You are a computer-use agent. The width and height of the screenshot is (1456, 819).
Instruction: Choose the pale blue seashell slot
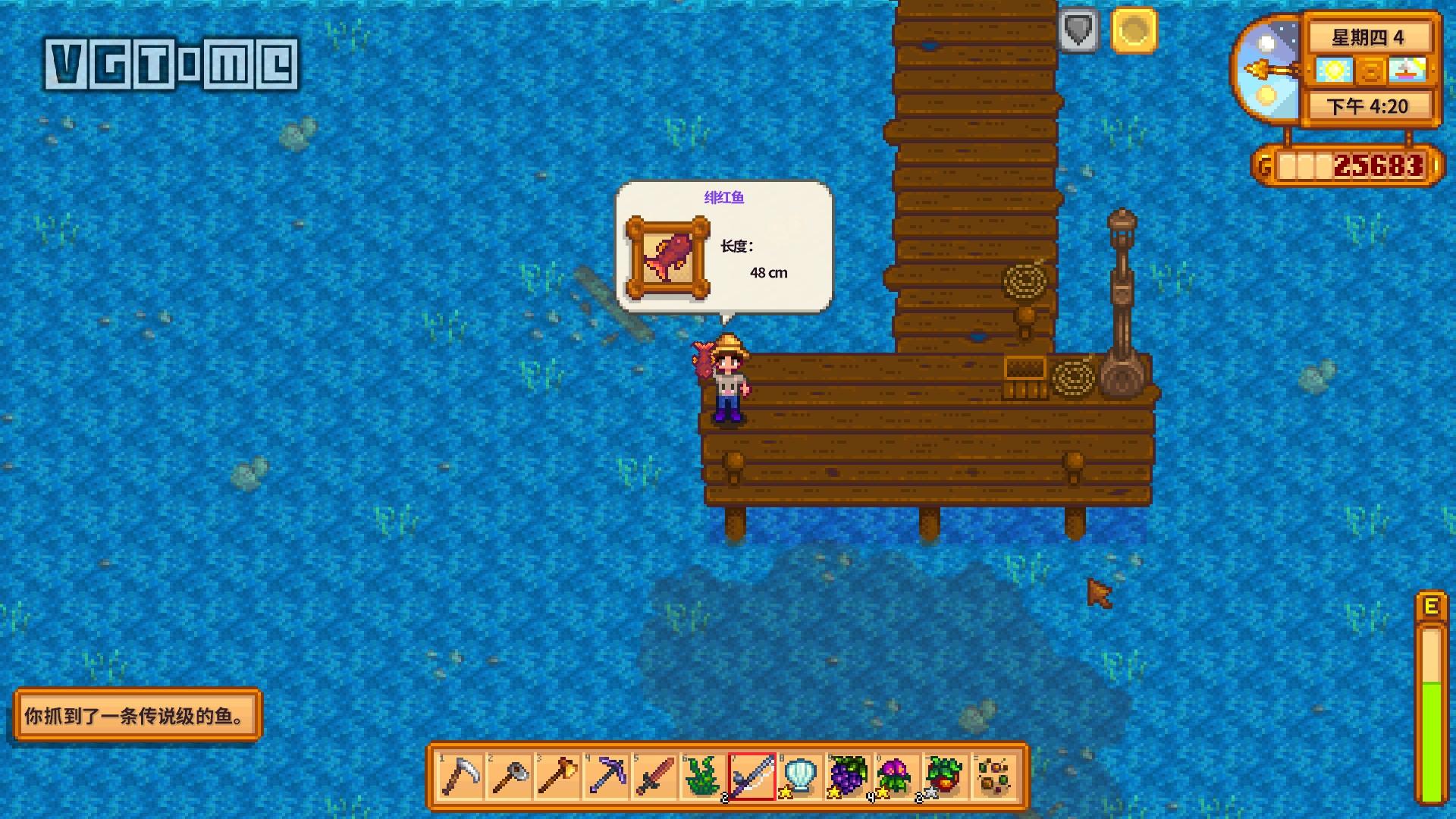(800, 777)
